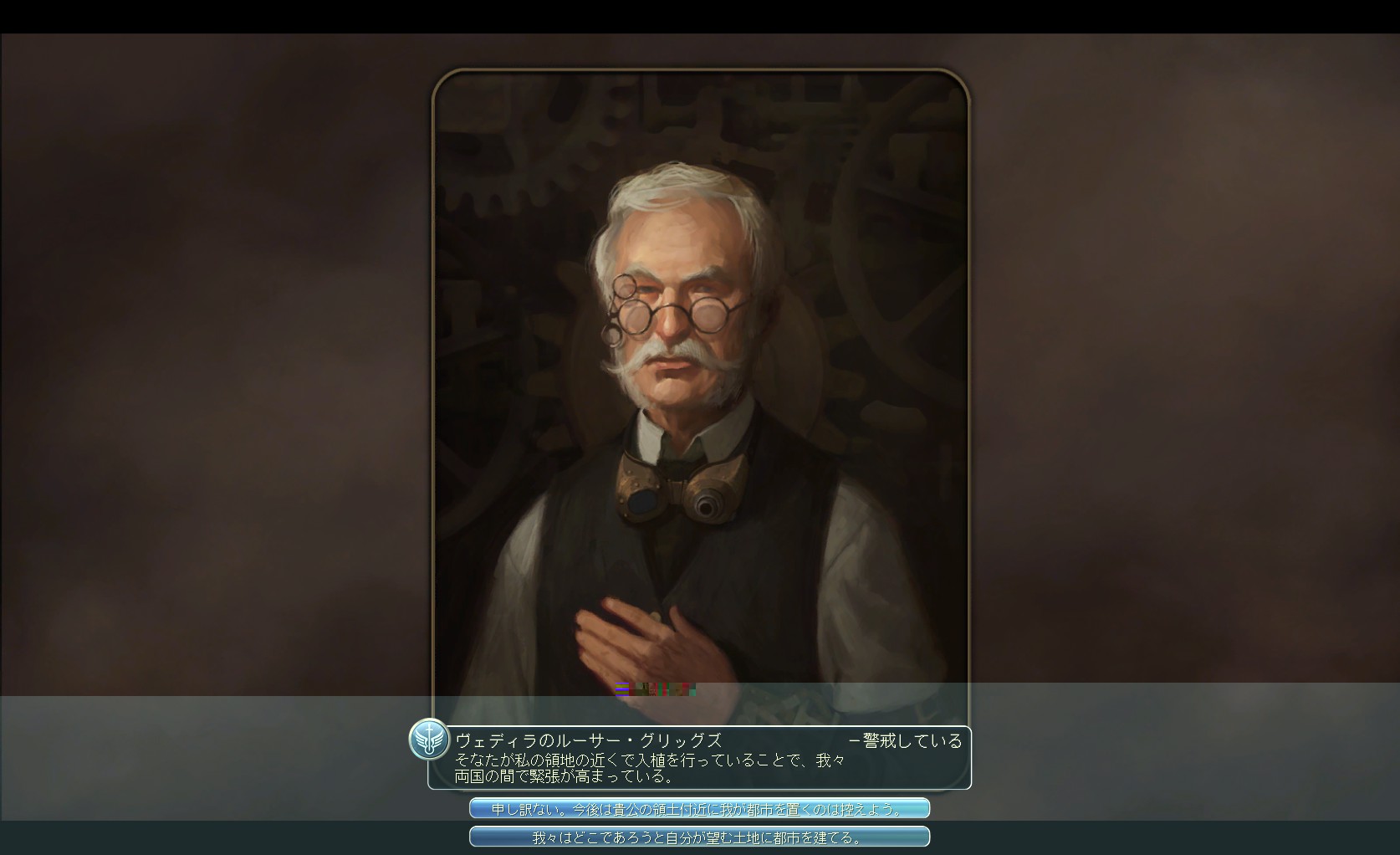Viewport: 1400px width, 855px height.
Task: Choose the apologetic reply starting with 申し訳ない
Action: [699, 809]
